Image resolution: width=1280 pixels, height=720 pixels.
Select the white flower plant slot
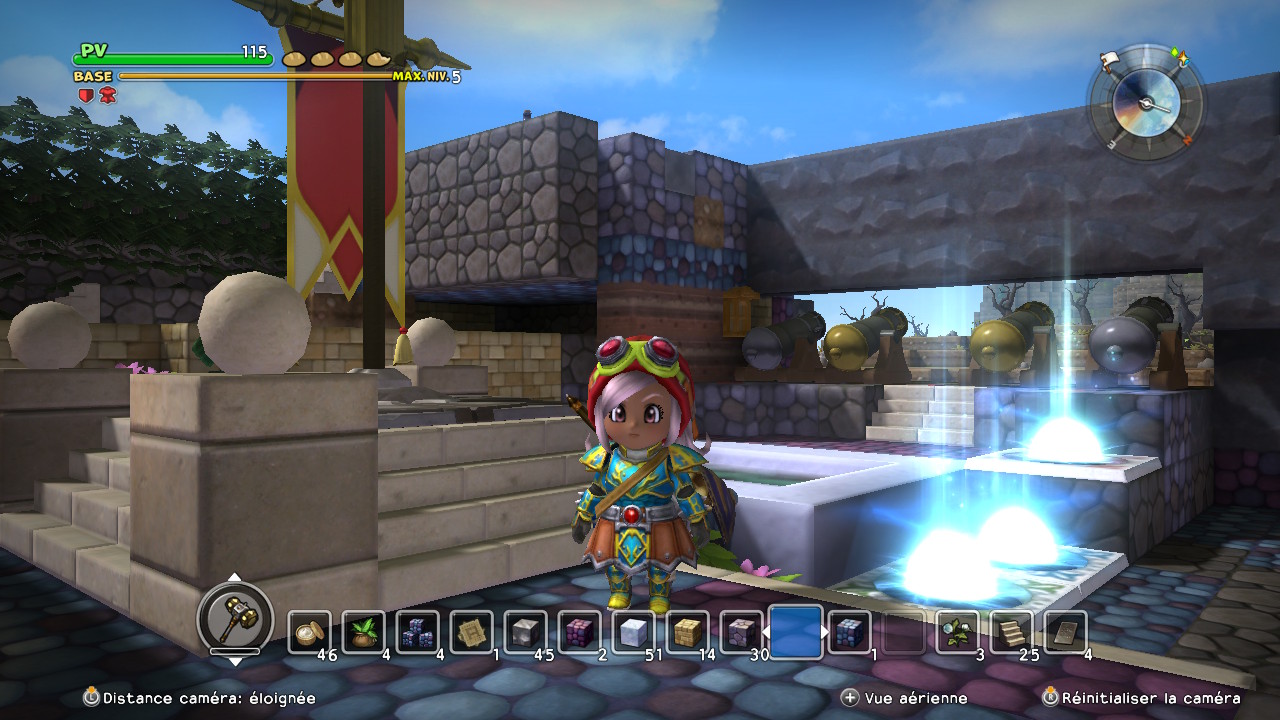point(958,632)
